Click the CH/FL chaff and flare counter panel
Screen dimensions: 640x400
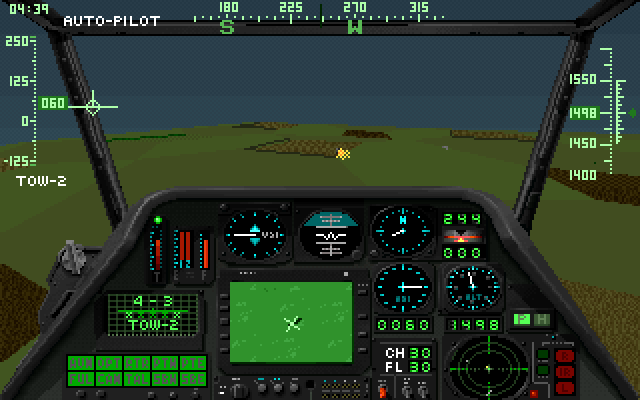405,359
